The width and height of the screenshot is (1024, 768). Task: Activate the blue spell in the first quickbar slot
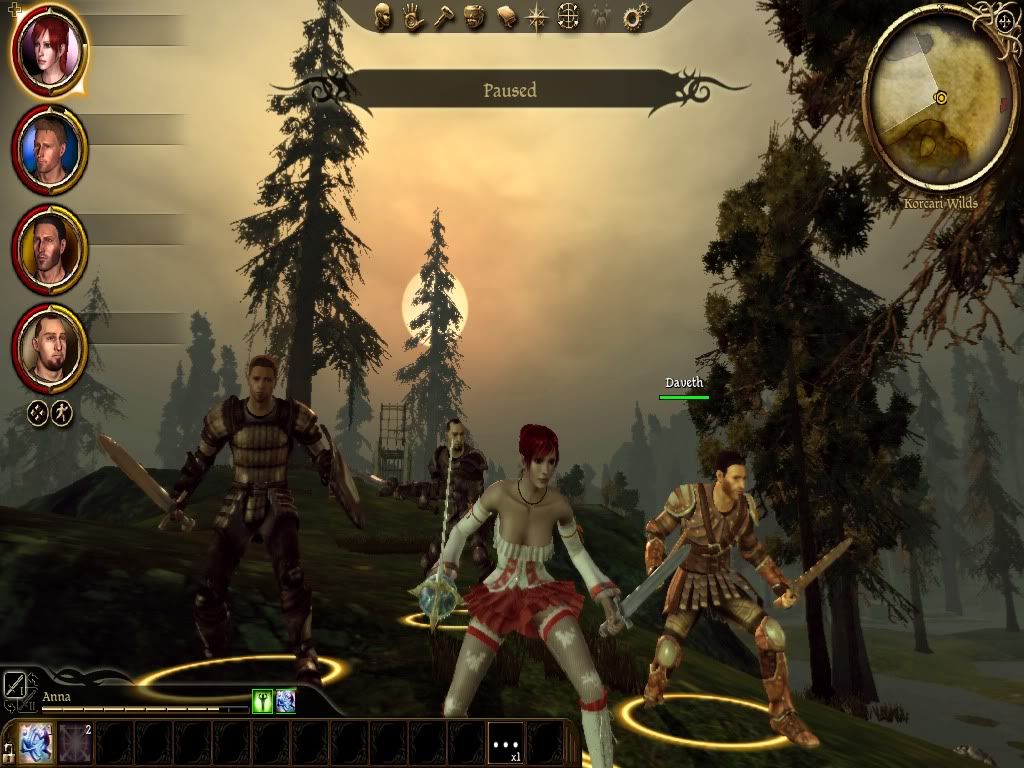[x=37, y=743]
